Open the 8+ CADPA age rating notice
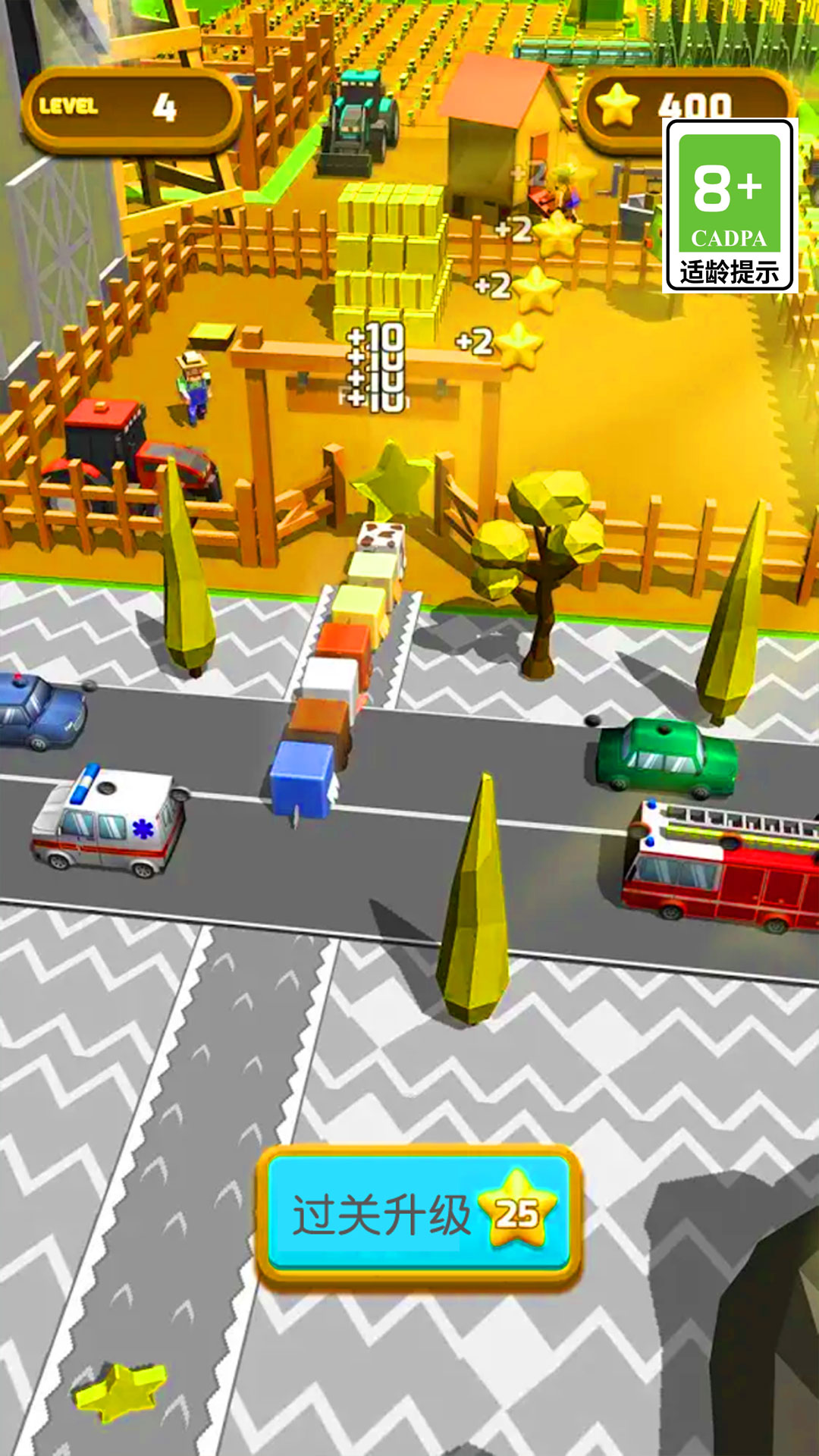819x1456 pixels. [x=730, y=206]
